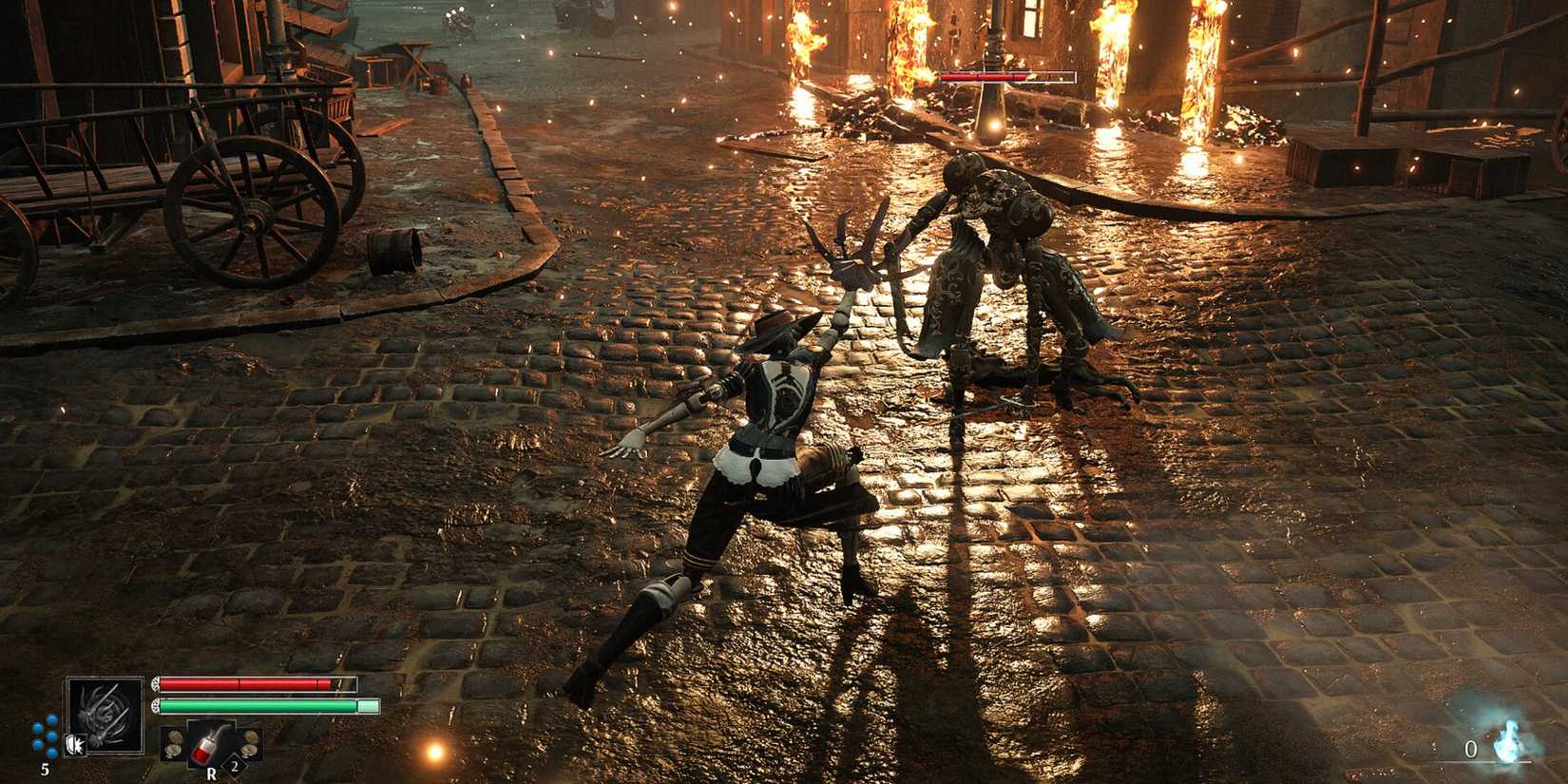The image size is (1568, 784).
Task: Click the right coin pouch icon
Action: click(249, 742)
